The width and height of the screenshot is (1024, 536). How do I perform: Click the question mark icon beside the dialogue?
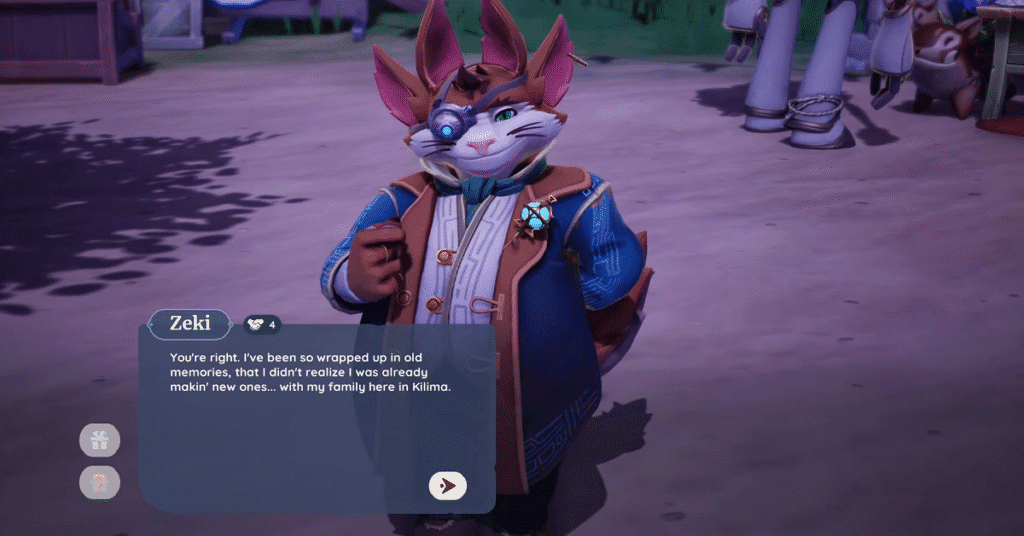point(100,483)
